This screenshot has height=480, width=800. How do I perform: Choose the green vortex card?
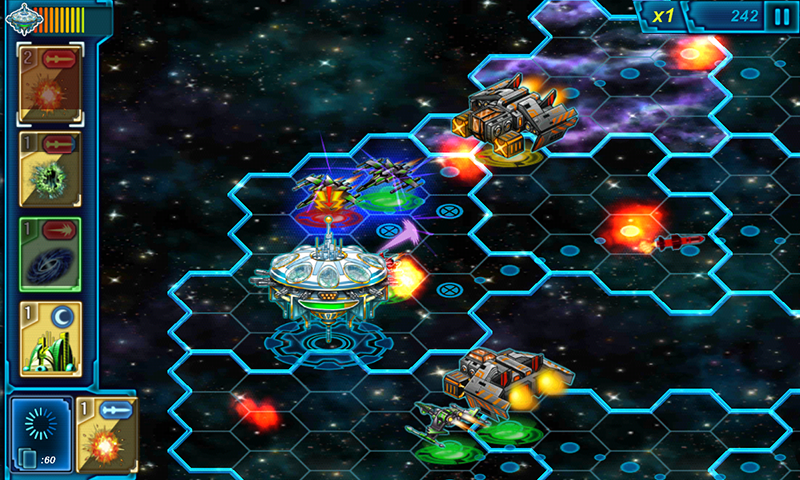click(x=51, y=169)
